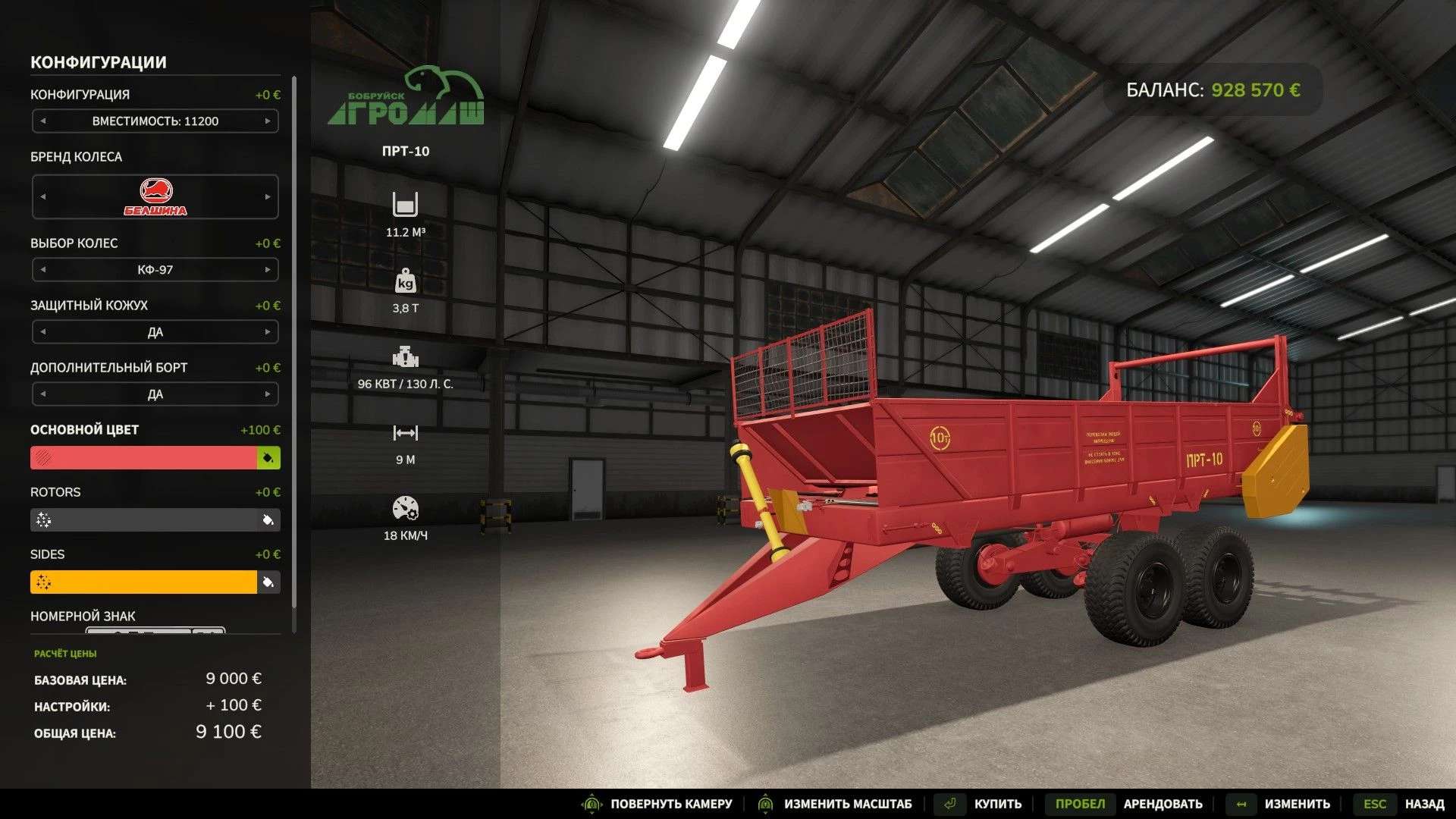Cycle КОНФИГУРАЦИЯ with right arrow
This screenshot has height=819, width=1456.
click(x=268, y=121)
